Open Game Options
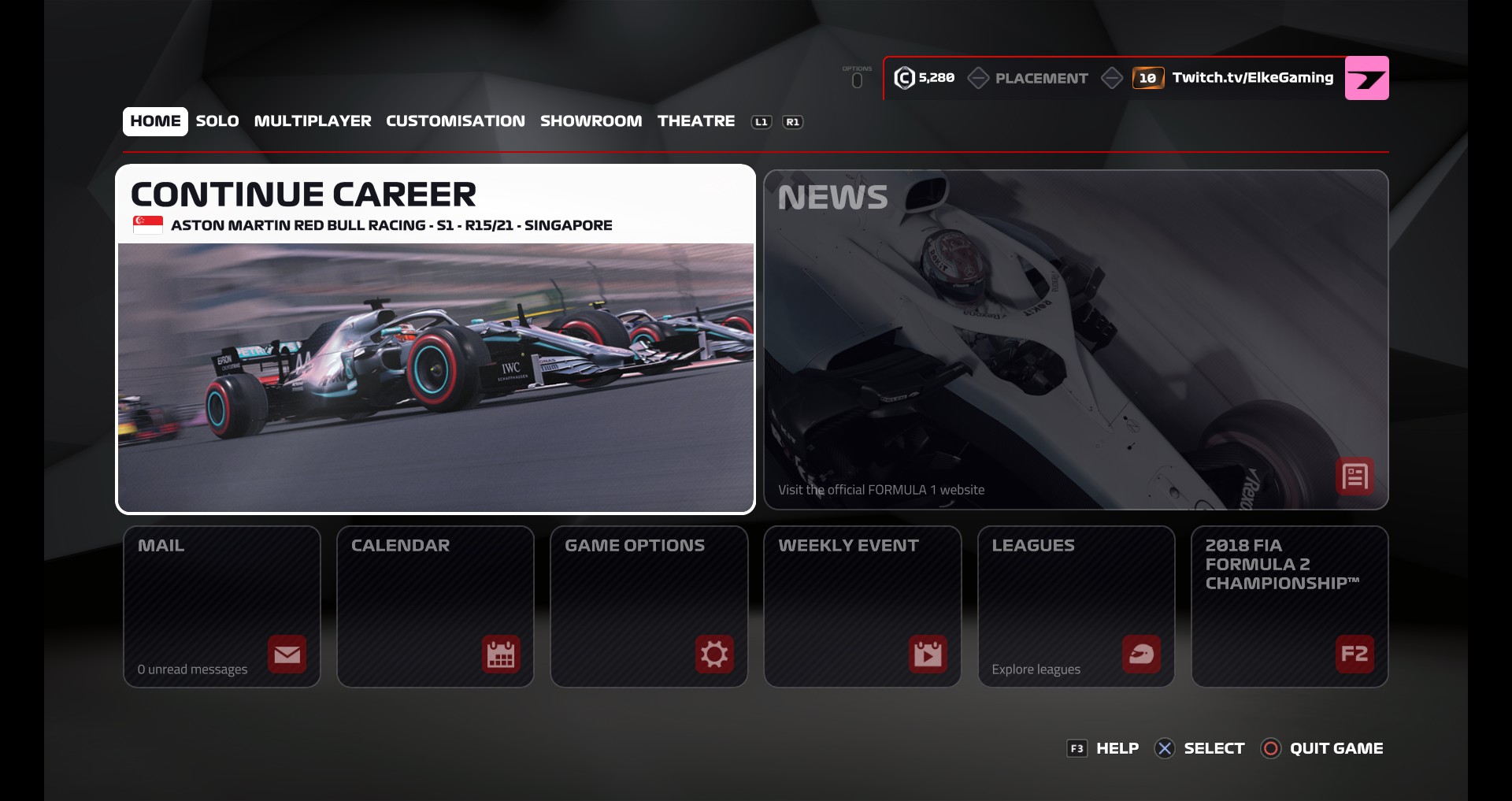The height and width of the screenshot is (801, 1512). pos(649,606)
